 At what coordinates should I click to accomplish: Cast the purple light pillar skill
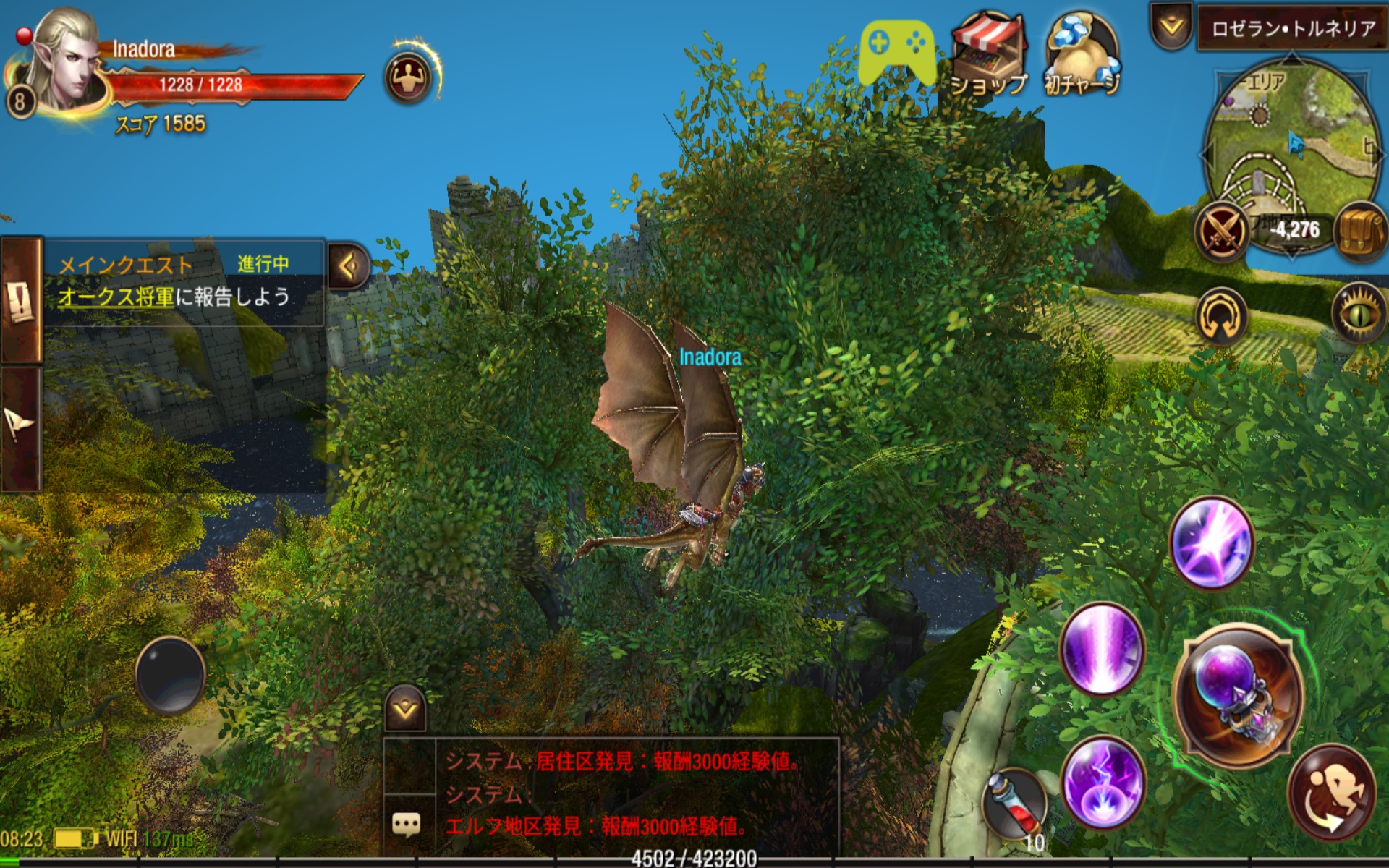[x=1102, y=648]
